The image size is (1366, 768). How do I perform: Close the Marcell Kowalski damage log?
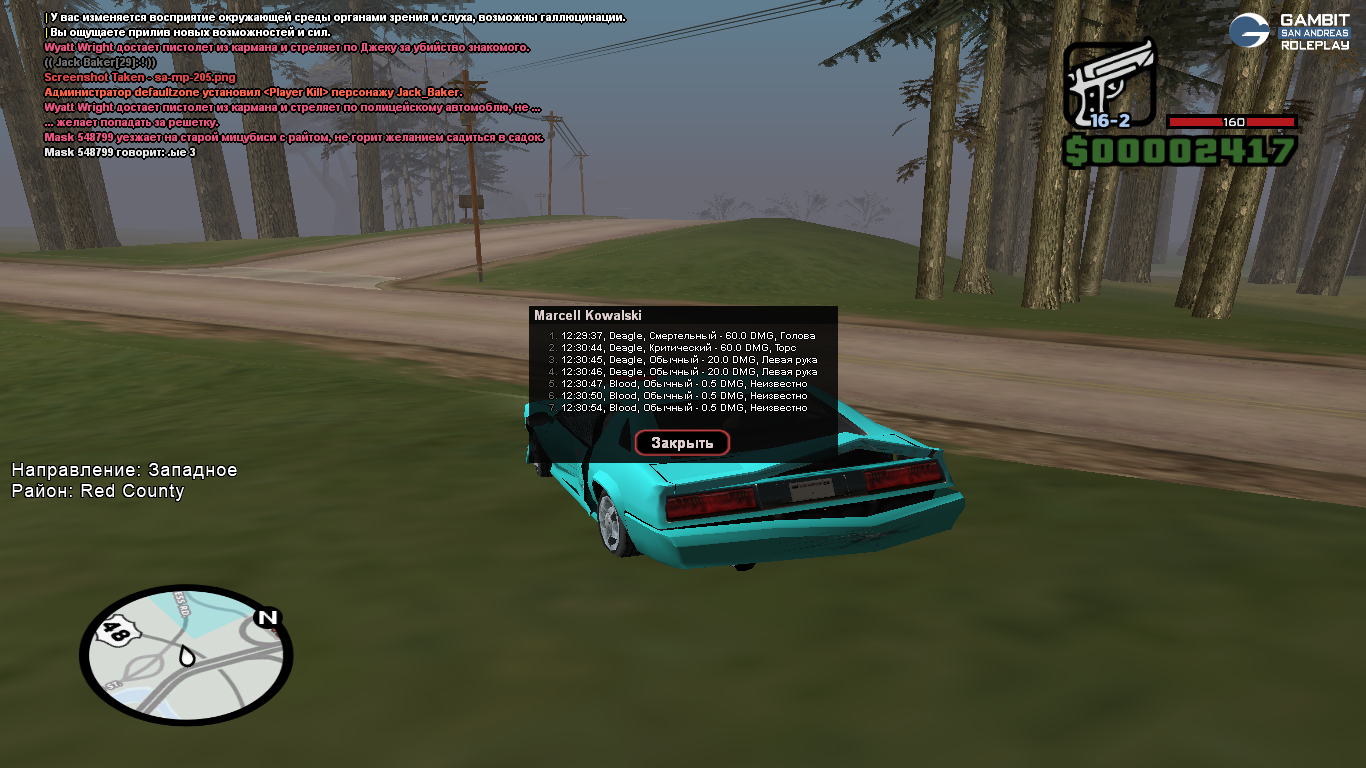pos(682,443)
